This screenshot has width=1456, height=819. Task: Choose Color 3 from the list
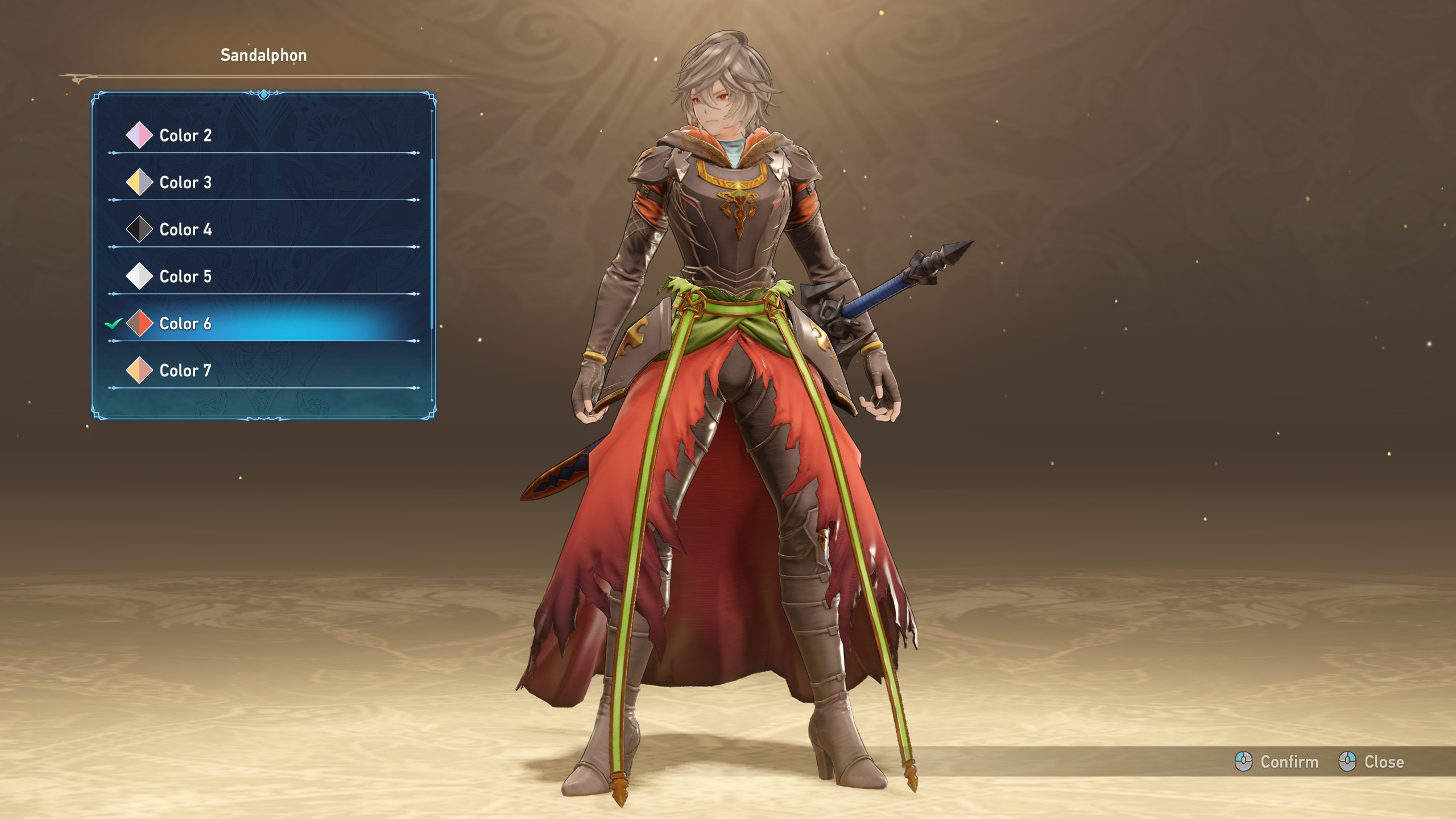click(185, 183)
